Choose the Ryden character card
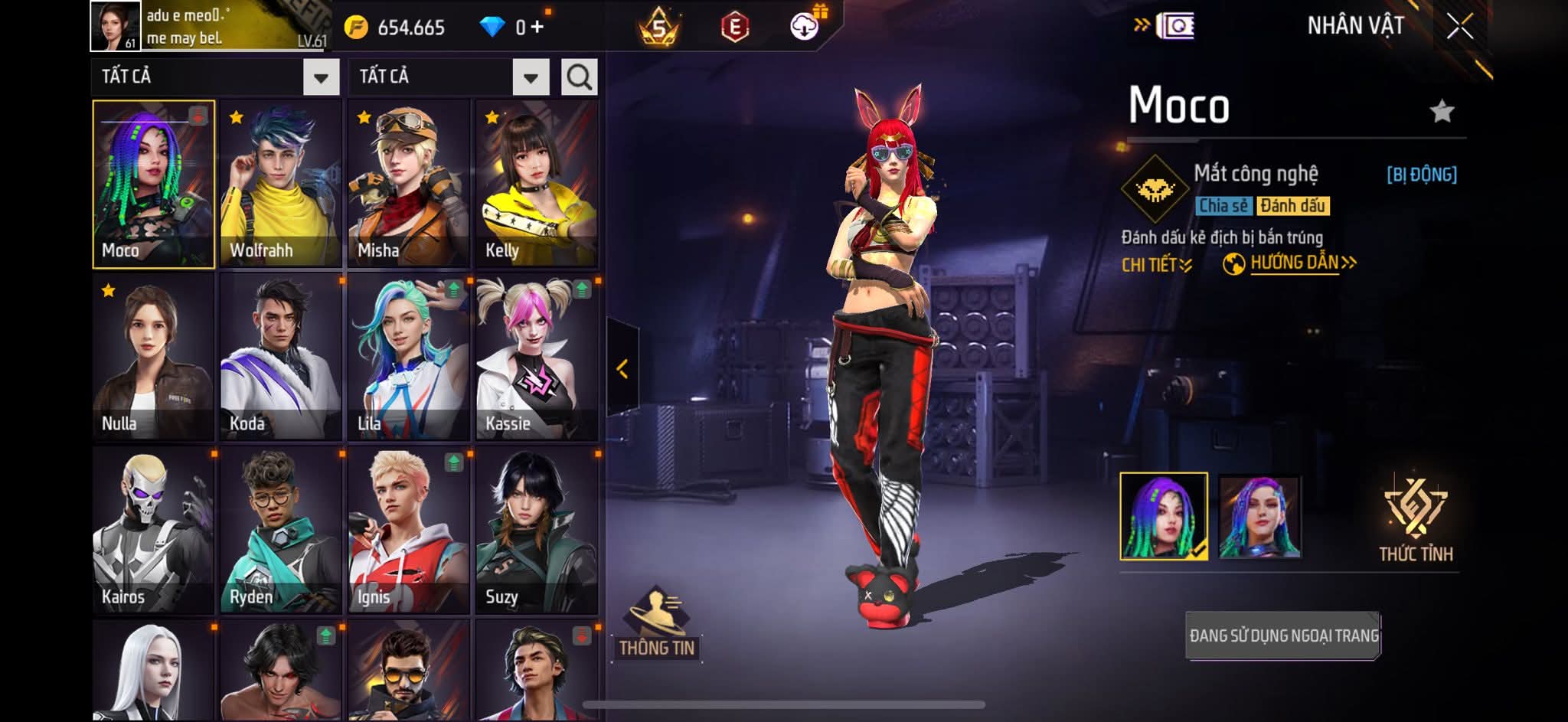 [x=281, y=530]
